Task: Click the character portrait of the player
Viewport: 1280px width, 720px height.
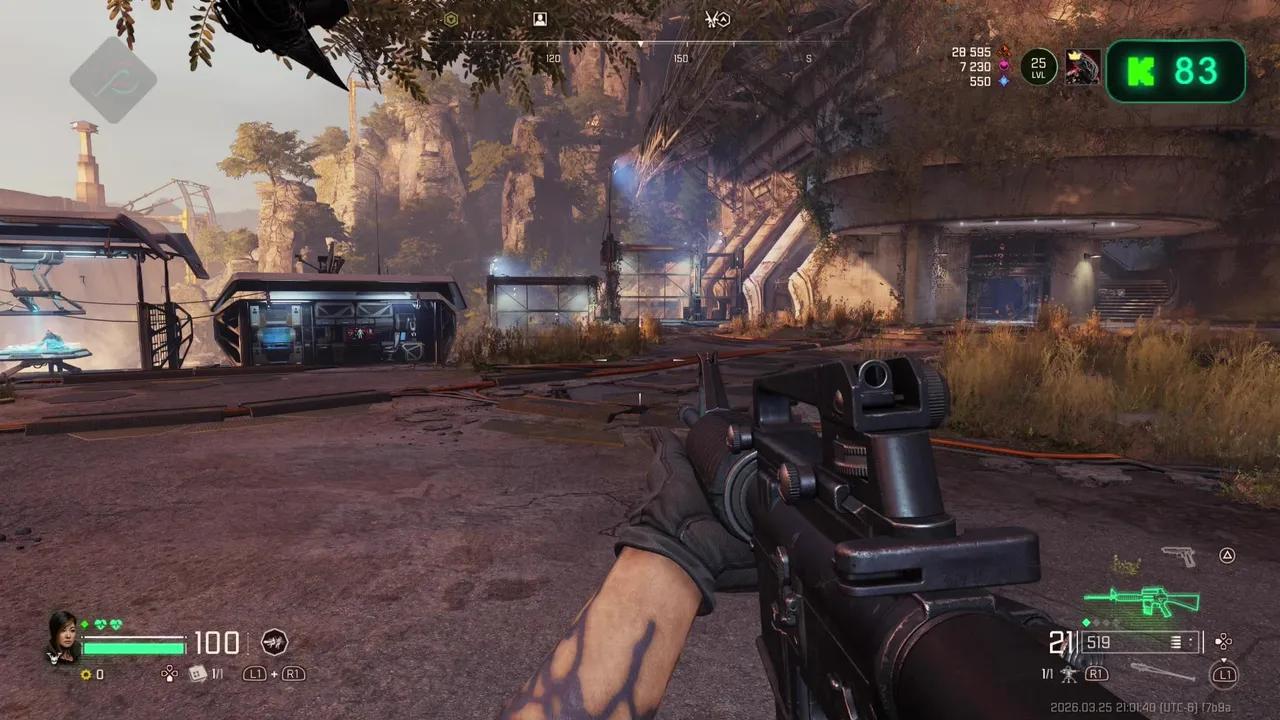Action: [62, 635]
